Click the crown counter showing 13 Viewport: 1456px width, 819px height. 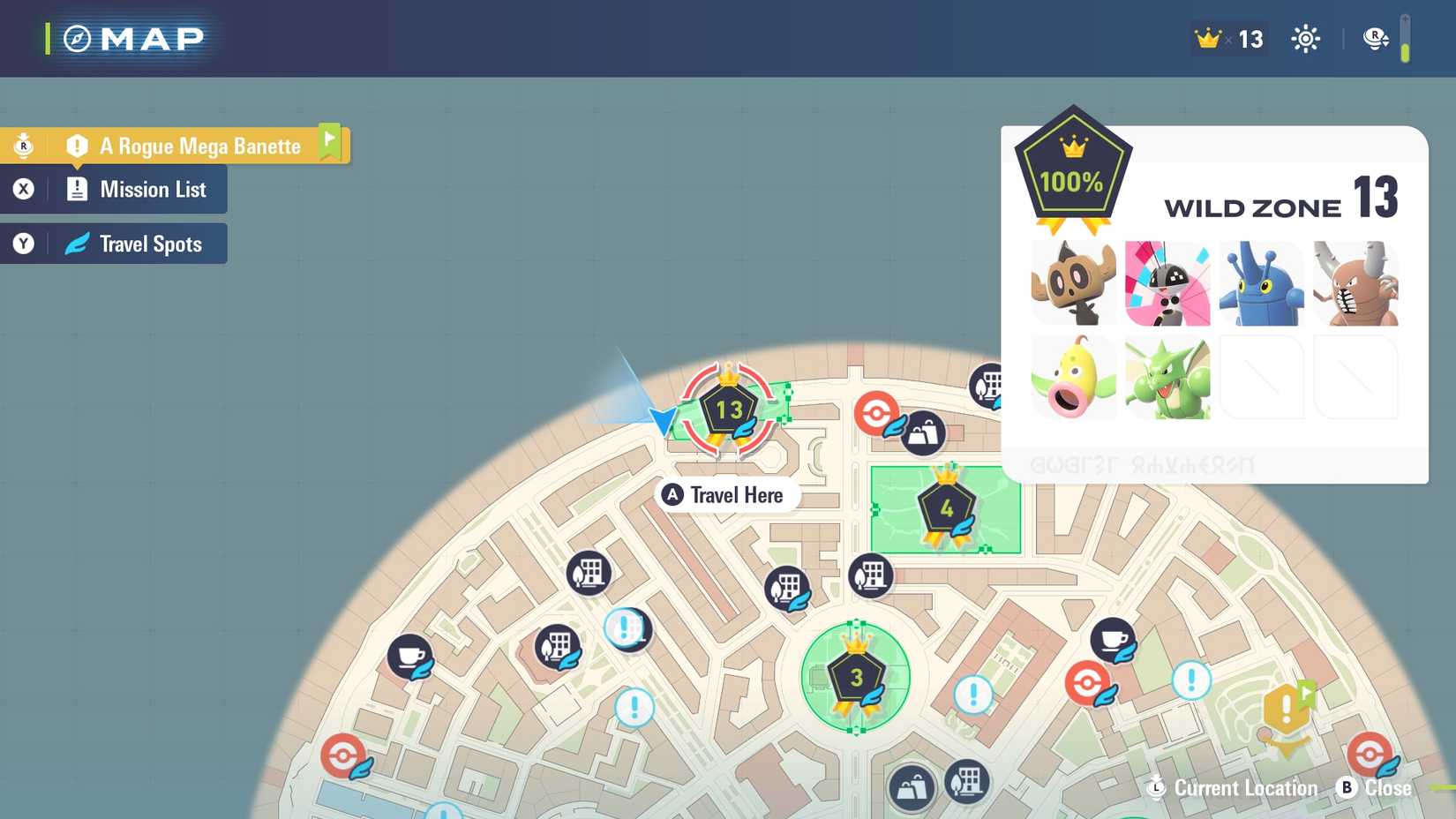pos(1228,38)
